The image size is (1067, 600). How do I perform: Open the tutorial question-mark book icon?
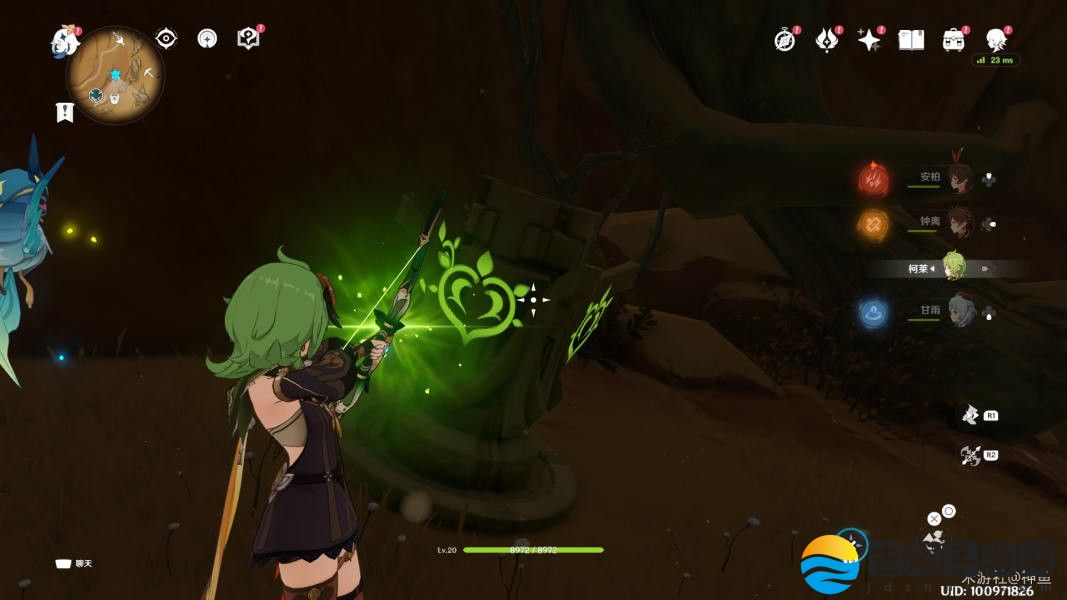[x=248, y=39]
